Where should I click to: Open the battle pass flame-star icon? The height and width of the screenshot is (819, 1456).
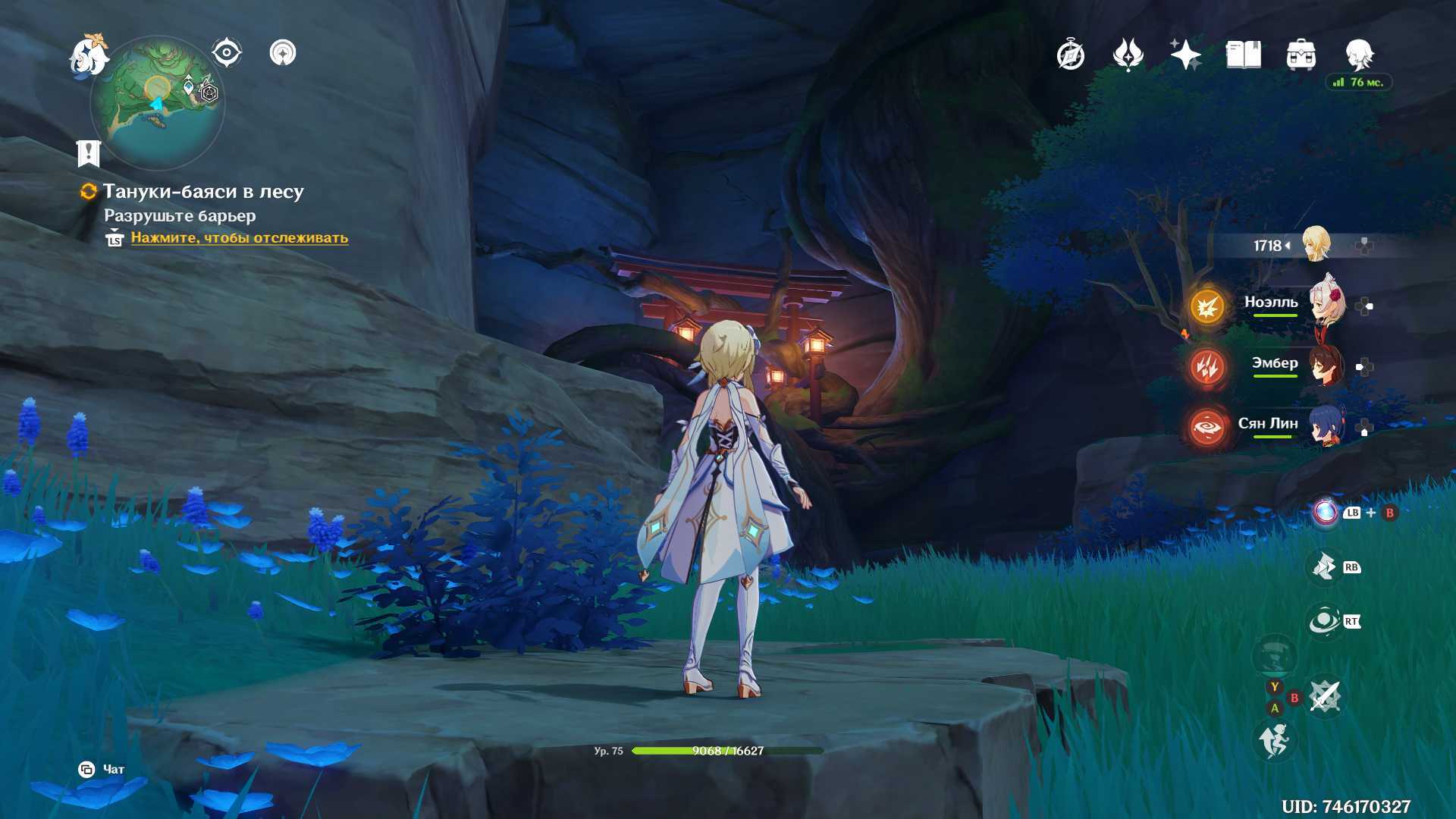coord(1128,55)
